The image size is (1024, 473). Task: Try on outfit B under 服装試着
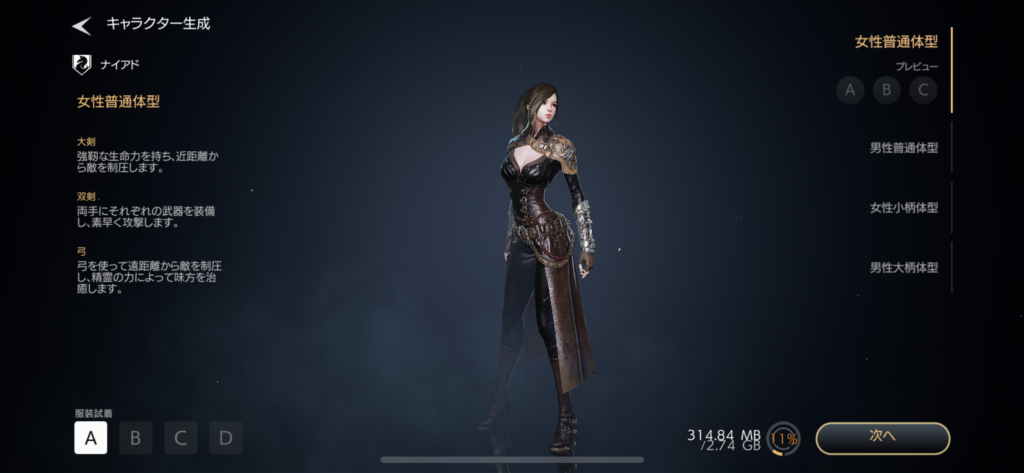[136, 437]
